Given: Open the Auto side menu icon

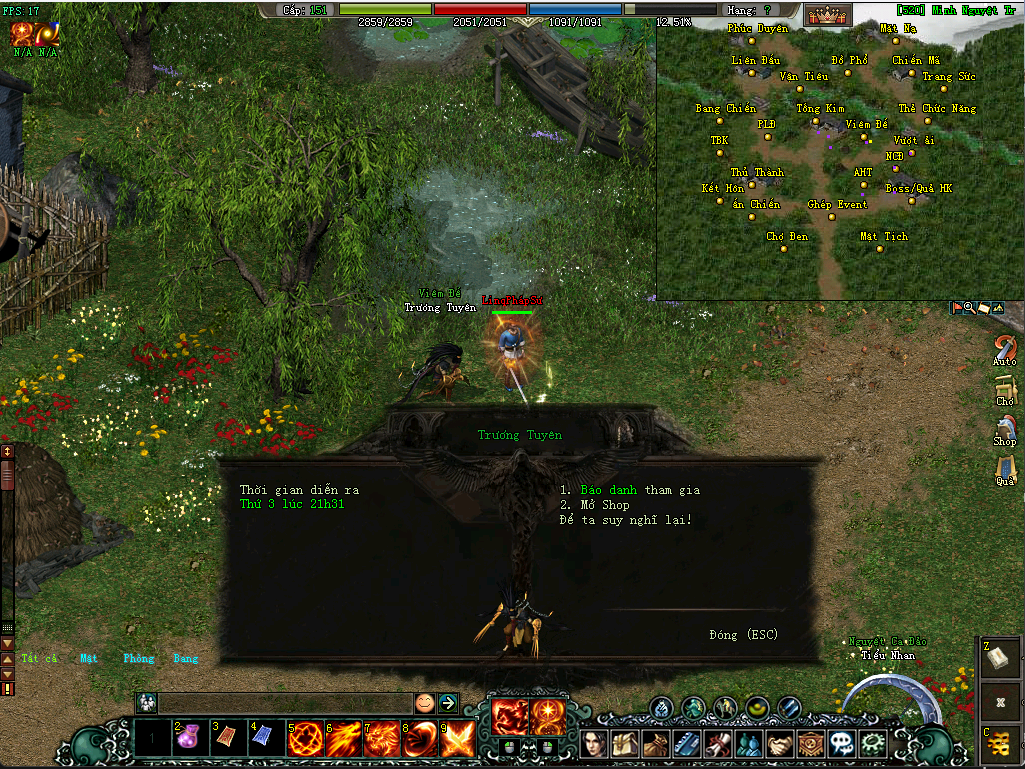Looking at the screenshot, I should (1005, 350).
